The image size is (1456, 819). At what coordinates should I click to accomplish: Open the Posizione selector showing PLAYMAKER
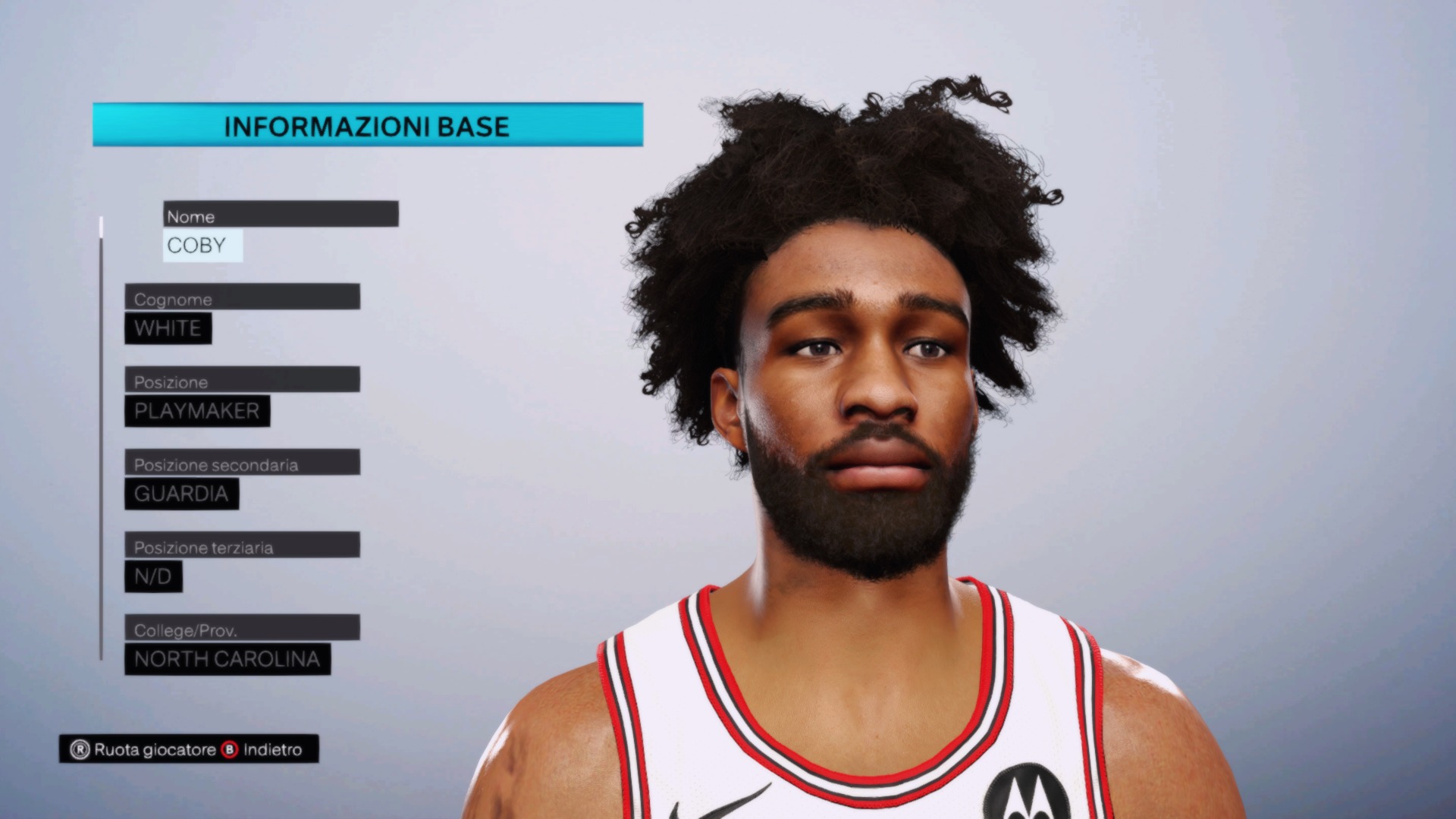click(x=196, y=411)
